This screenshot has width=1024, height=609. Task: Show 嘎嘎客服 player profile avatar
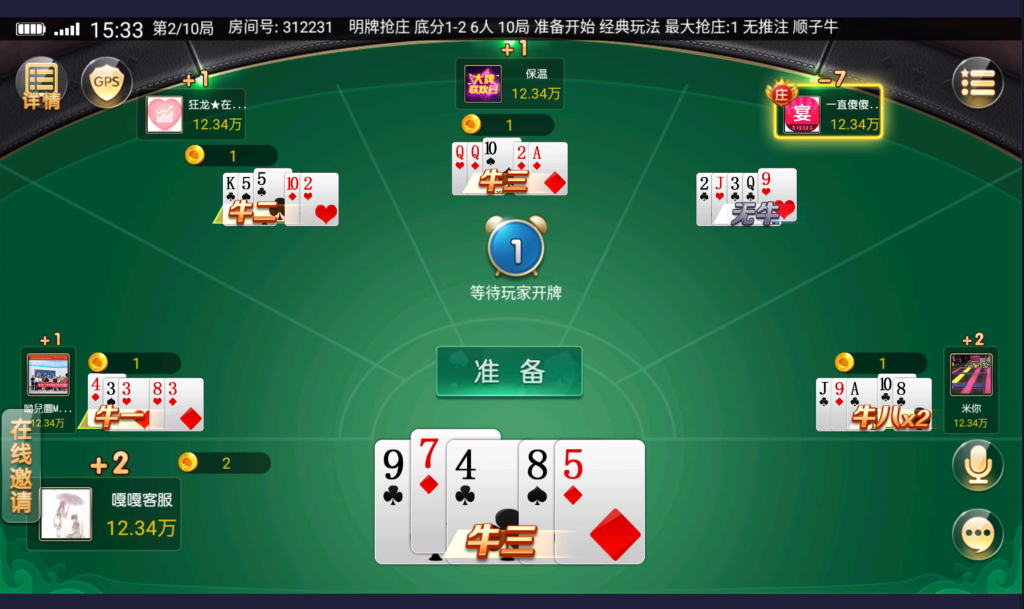point(66,514)
